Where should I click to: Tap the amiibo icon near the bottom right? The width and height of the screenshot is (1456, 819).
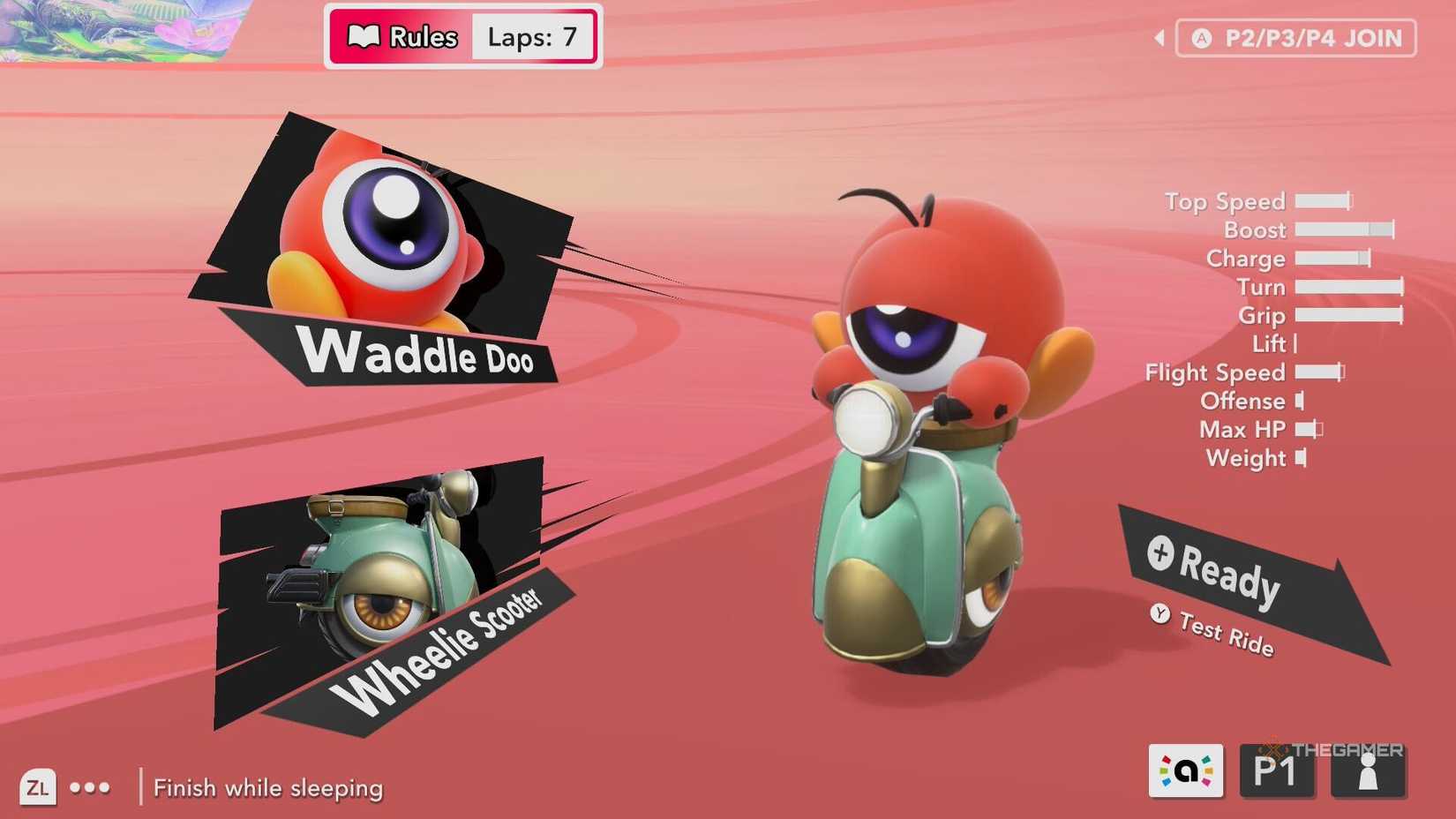tap(1187, 770)
